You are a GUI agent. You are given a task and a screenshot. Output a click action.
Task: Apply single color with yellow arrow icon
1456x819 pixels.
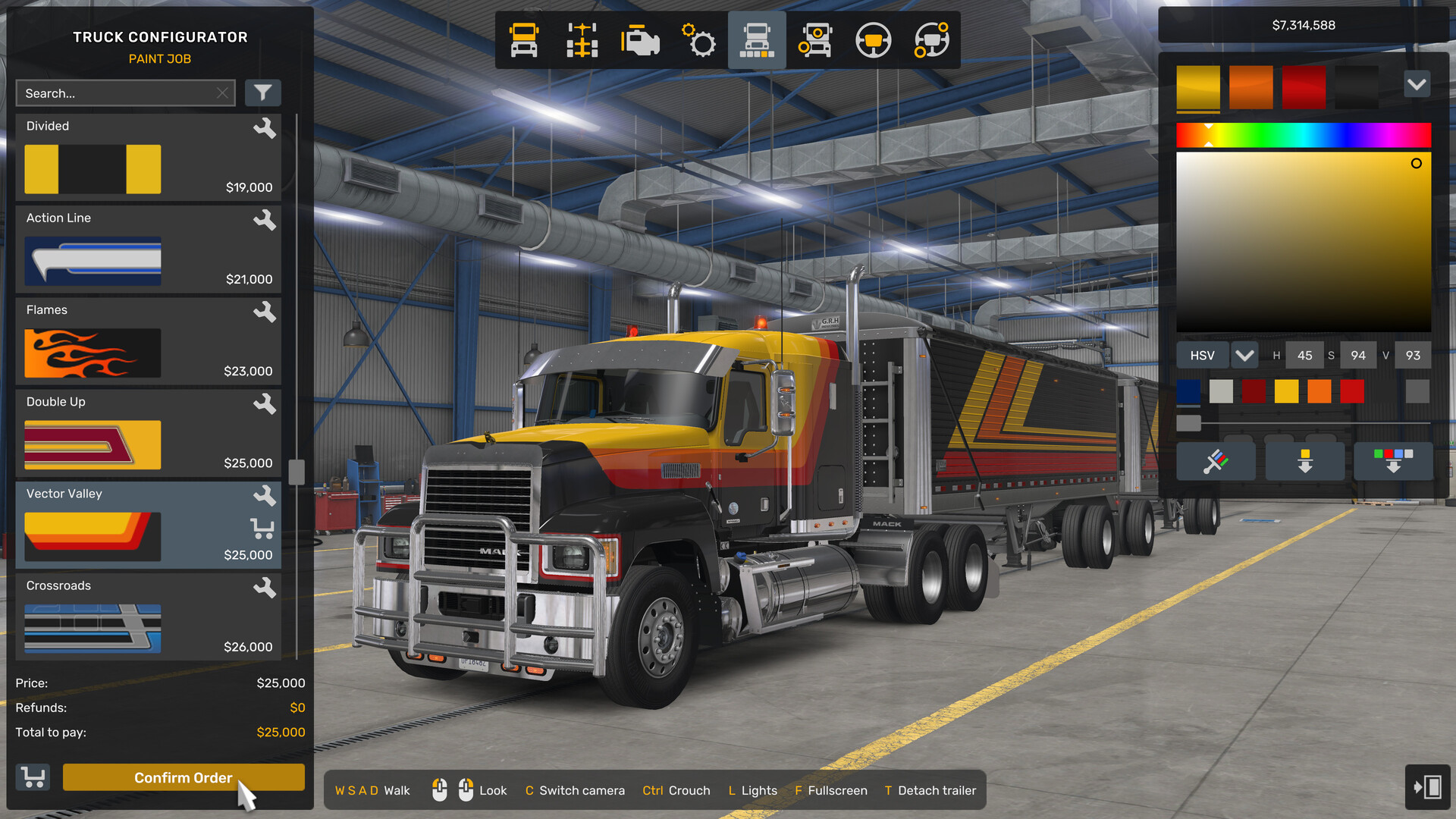pyautogui.click(x=1304, y=460)
